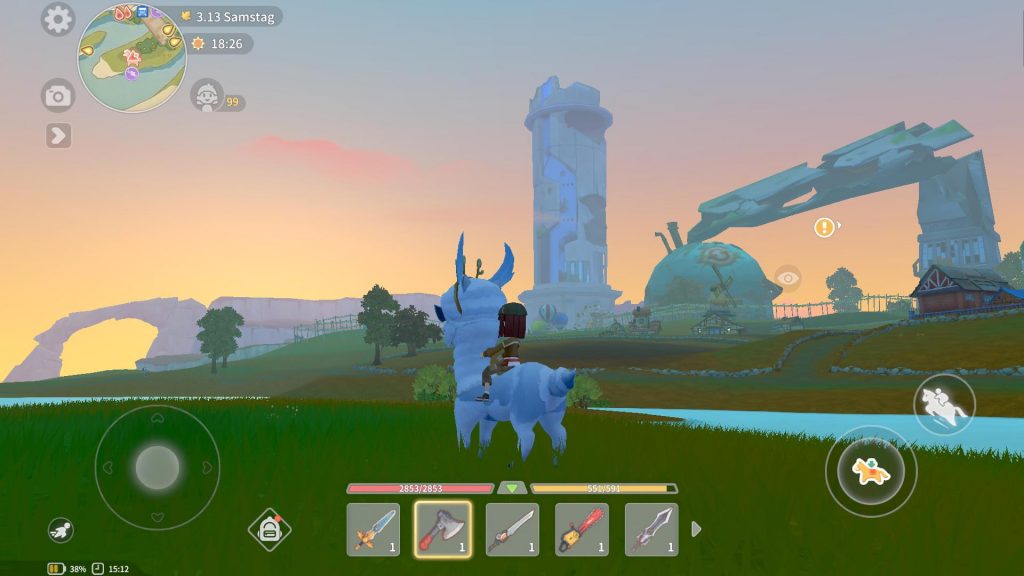Screen dimensions: 1024x576
Task: Activate the camera photo mode
Action: [58, 96]
